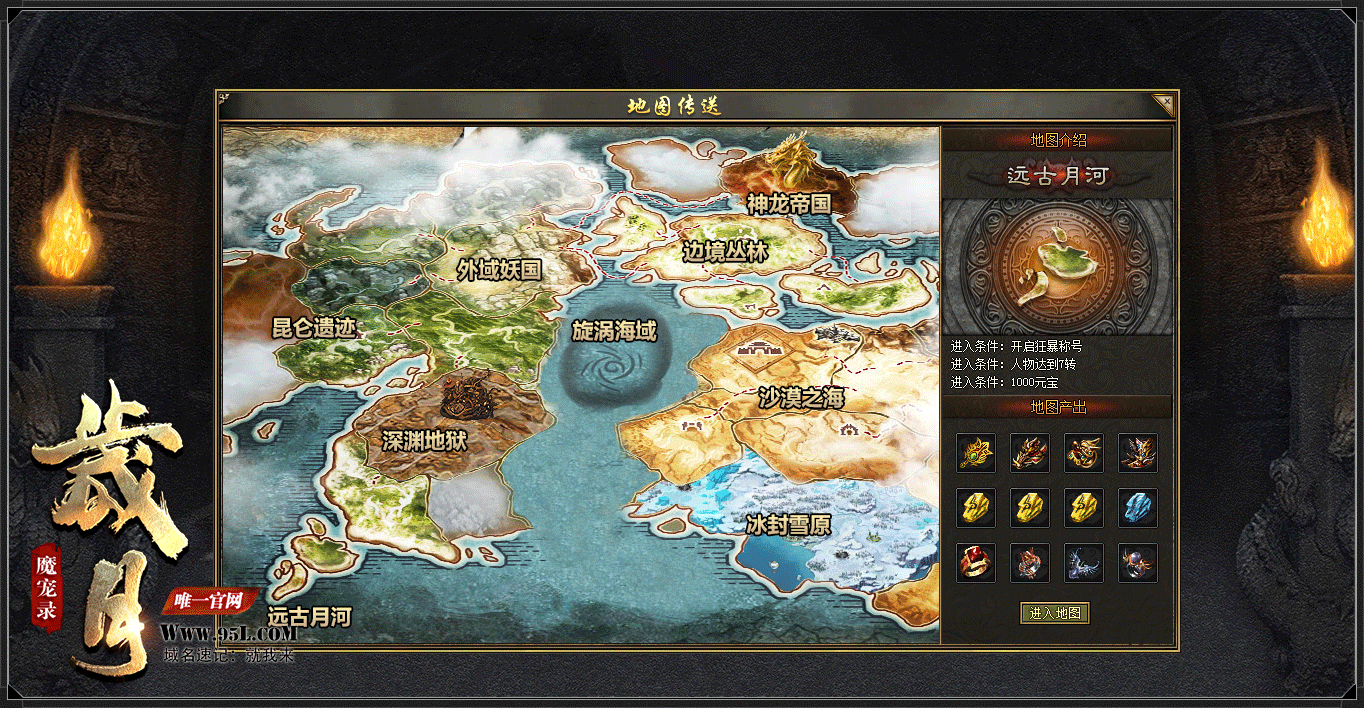1364x708 pixels.
Task: Select the 远古月河 map location
Action: [x=310, y=616]
